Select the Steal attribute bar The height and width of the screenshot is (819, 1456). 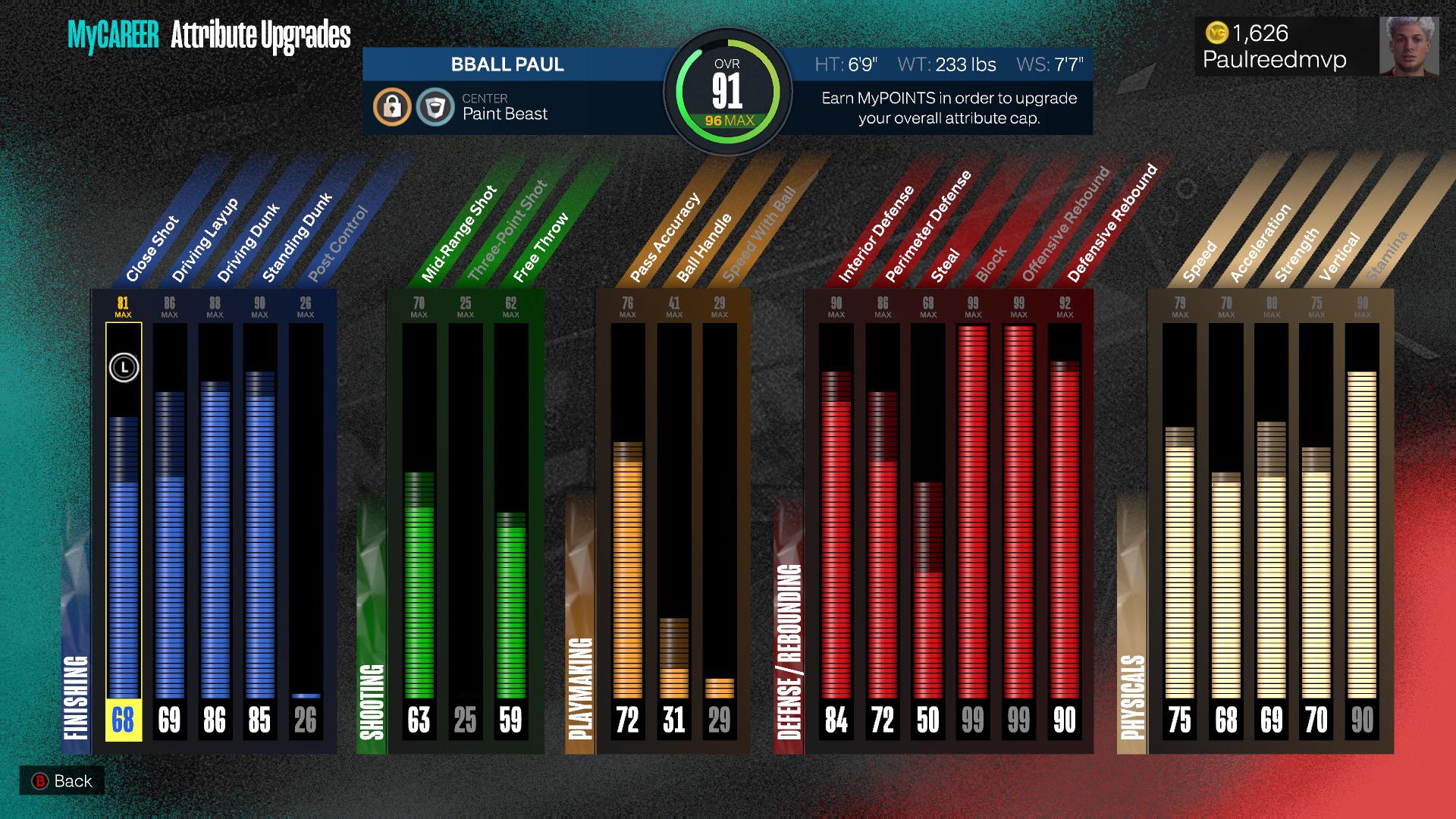coord(928,531)
